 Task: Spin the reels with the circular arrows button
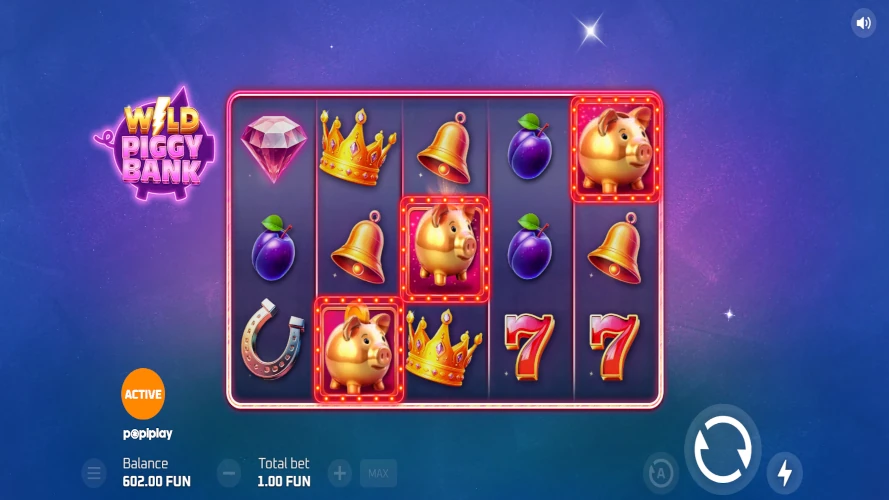[x=722, y=450]
